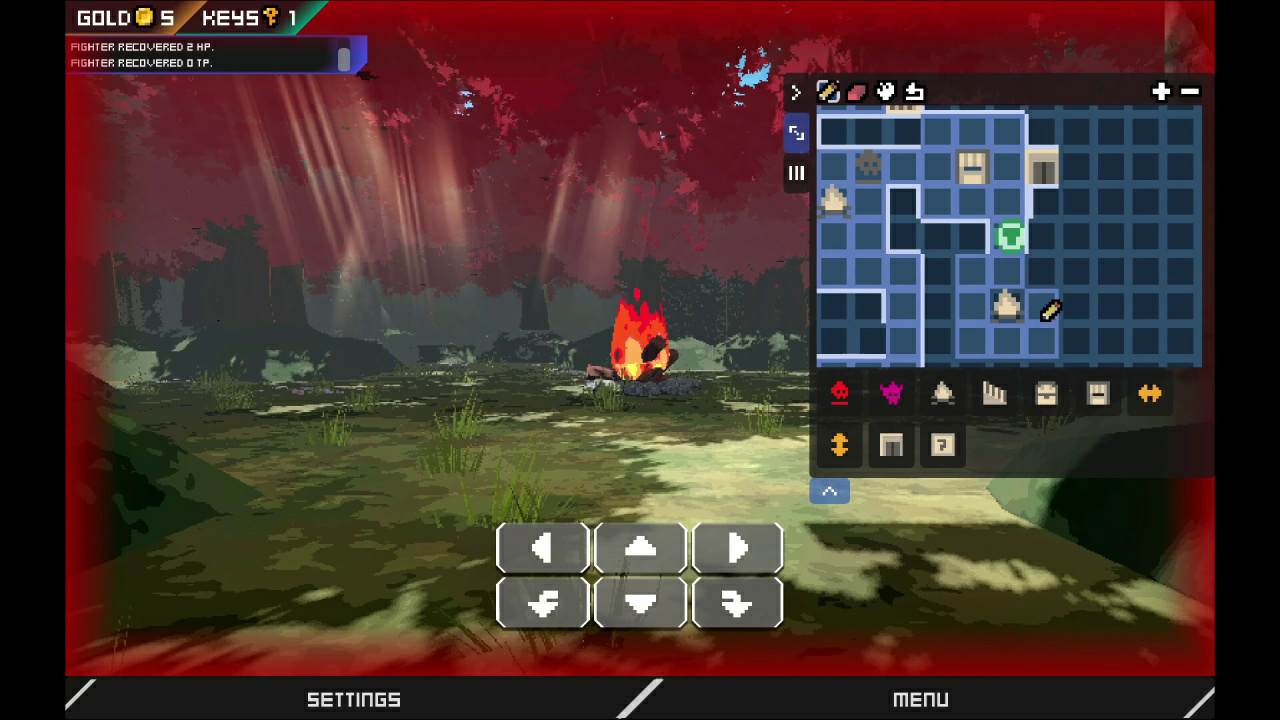Choose the red skull map marker

click(840, 394)
